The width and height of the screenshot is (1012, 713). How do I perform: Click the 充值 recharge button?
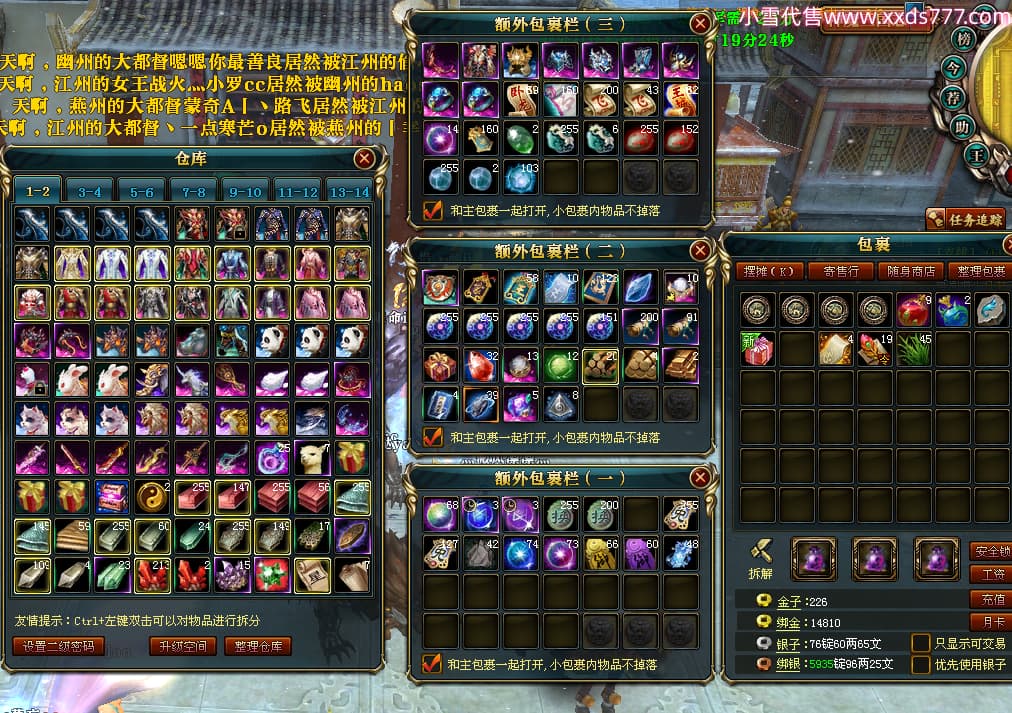click(x=988, y=600)
